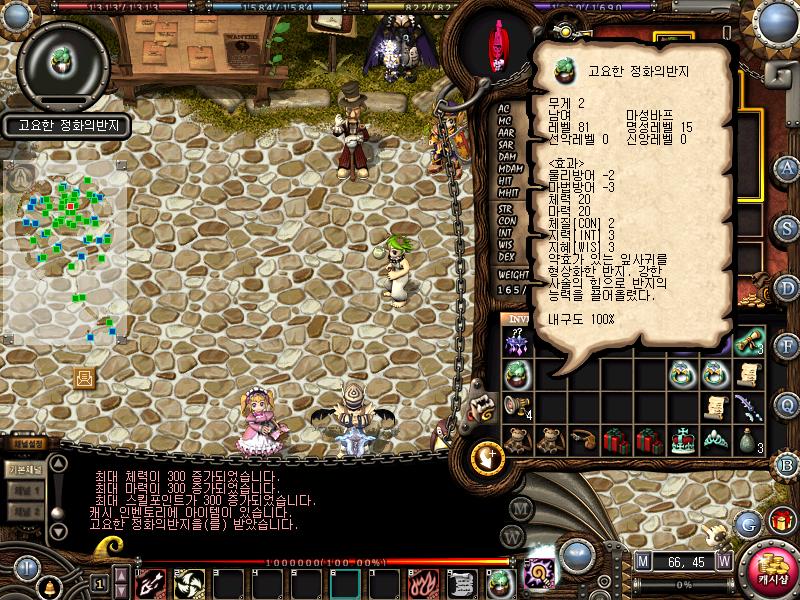Click the round A side button
800x600 pixels.
788,167
